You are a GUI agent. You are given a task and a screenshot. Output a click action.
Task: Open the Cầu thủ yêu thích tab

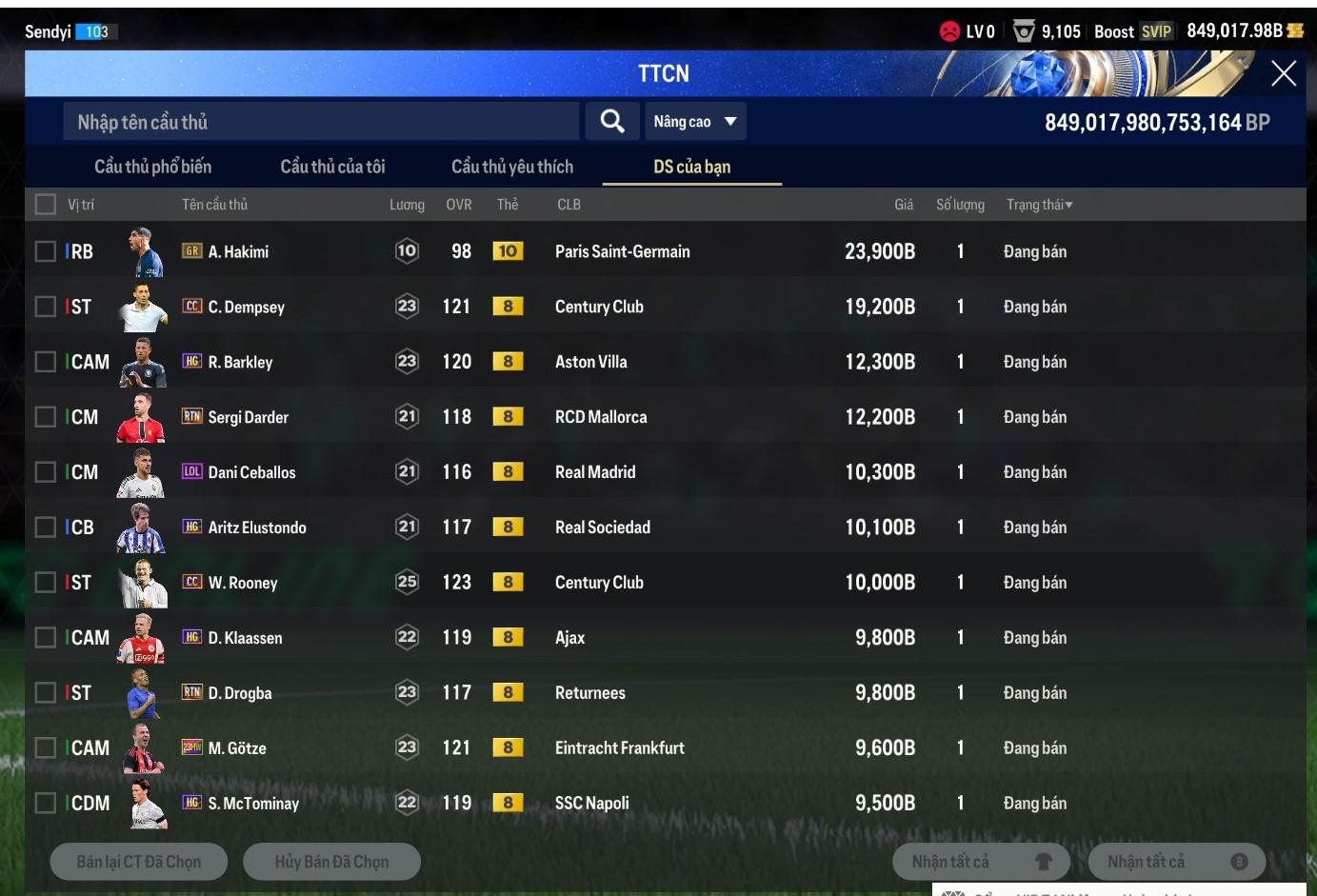coord(511,167)
